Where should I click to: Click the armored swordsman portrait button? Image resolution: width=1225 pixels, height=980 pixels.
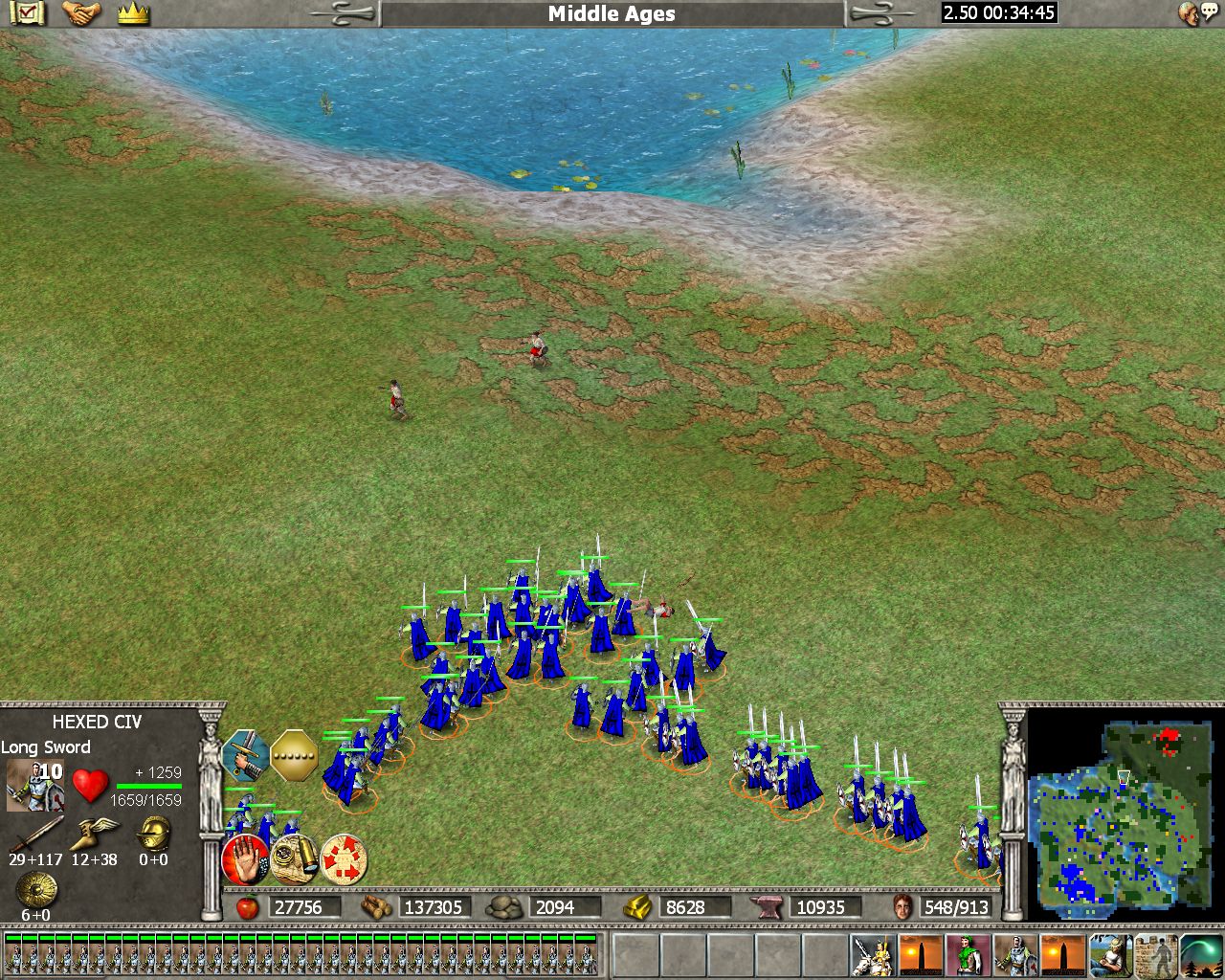click(1015, 955)
